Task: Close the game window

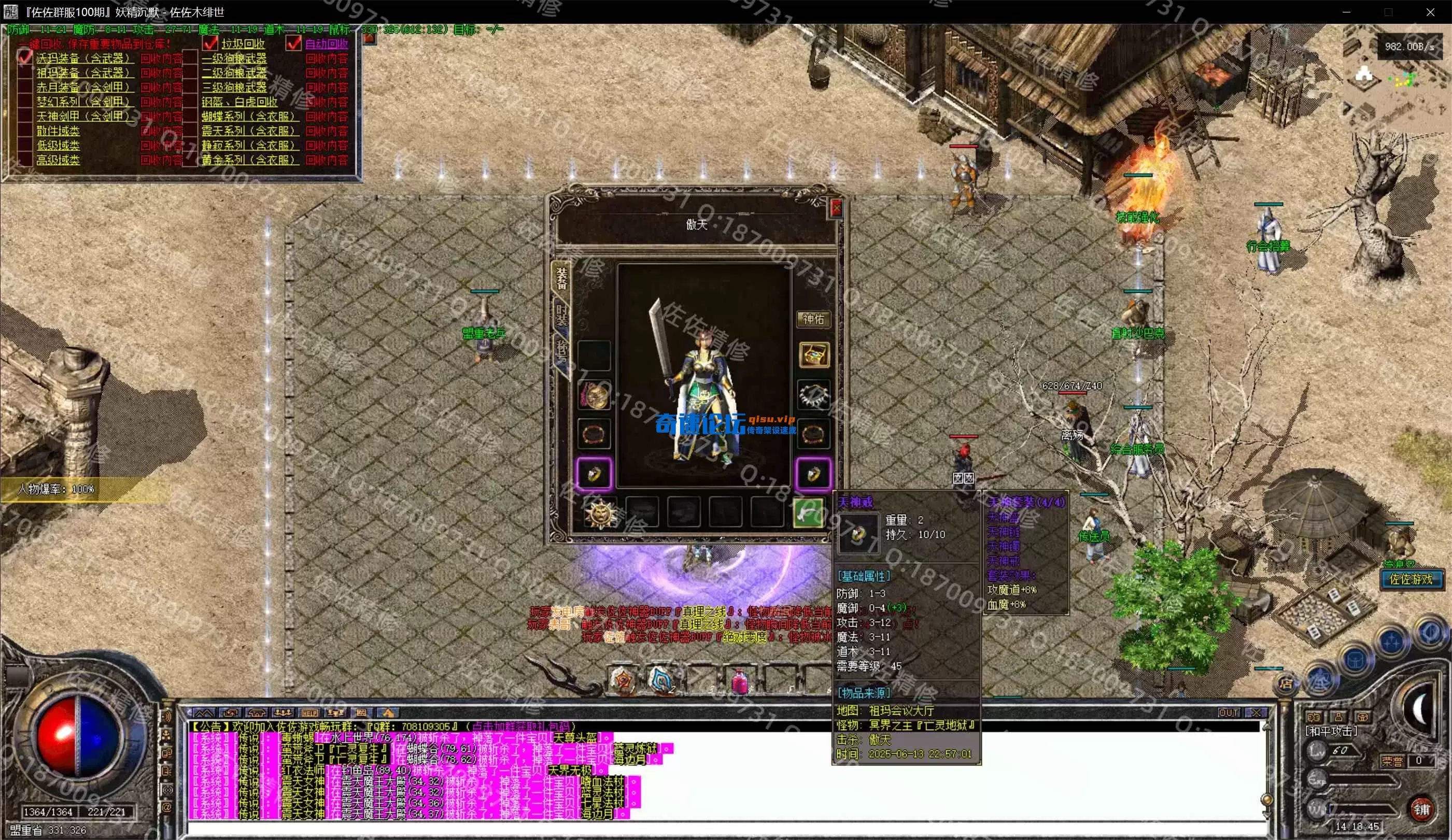Action: 1430,11
